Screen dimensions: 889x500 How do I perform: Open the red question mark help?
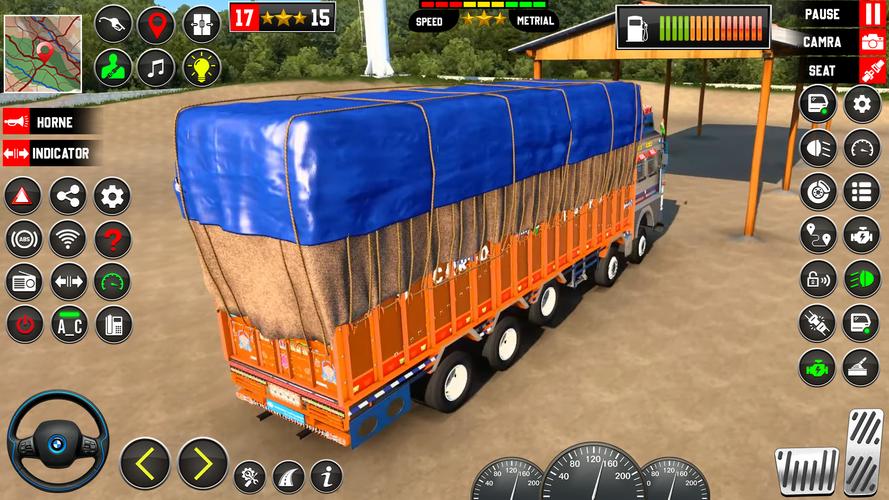click(x=113, y=239)
